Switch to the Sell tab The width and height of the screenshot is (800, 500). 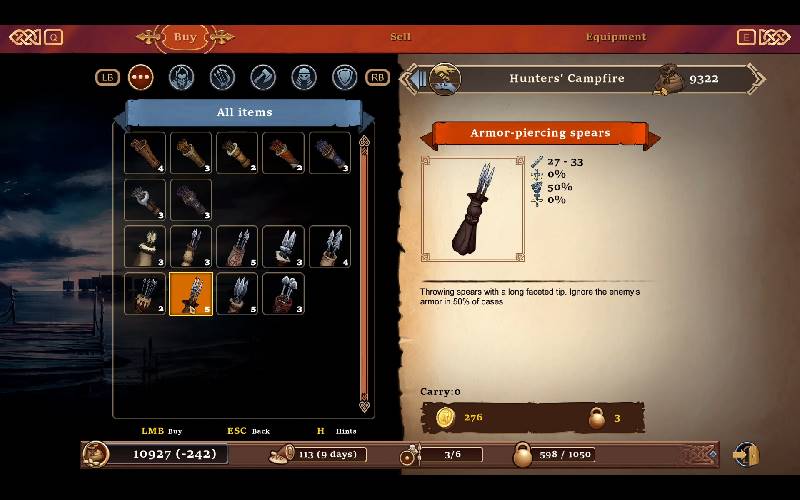[x=400, y=37]
